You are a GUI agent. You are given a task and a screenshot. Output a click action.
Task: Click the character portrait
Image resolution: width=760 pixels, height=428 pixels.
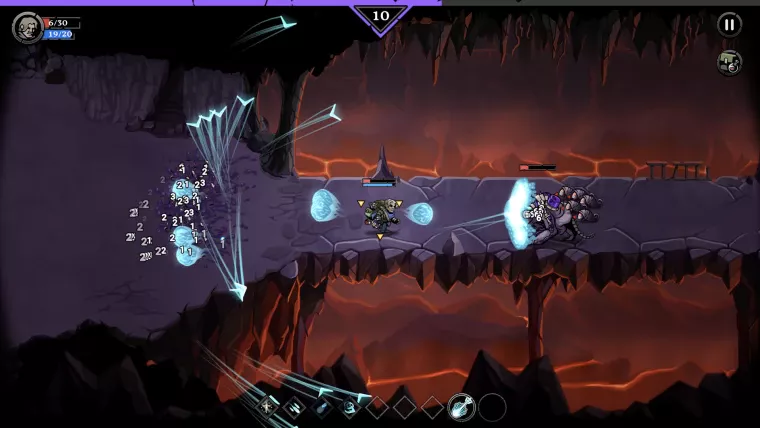tap(27, 27)
